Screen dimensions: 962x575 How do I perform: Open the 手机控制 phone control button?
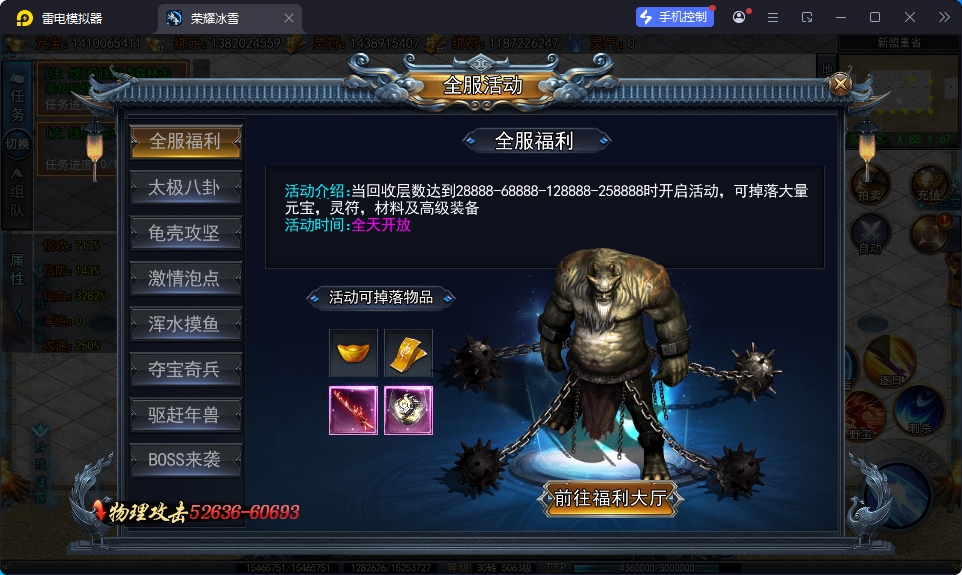[x=674, y=17]
